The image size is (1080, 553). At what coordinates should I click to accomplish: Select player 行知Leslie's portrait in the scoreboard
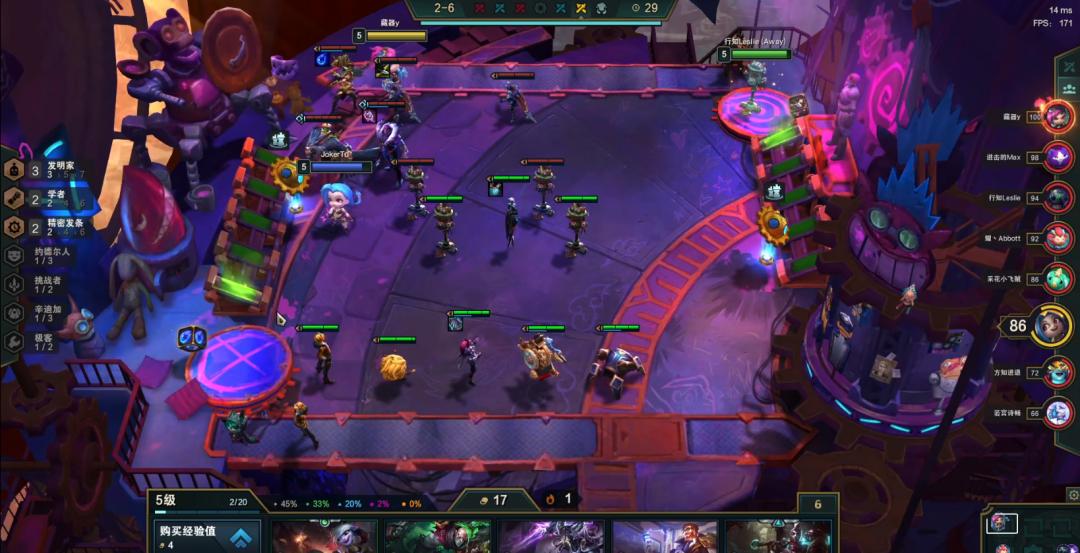tap(1058, 197)
